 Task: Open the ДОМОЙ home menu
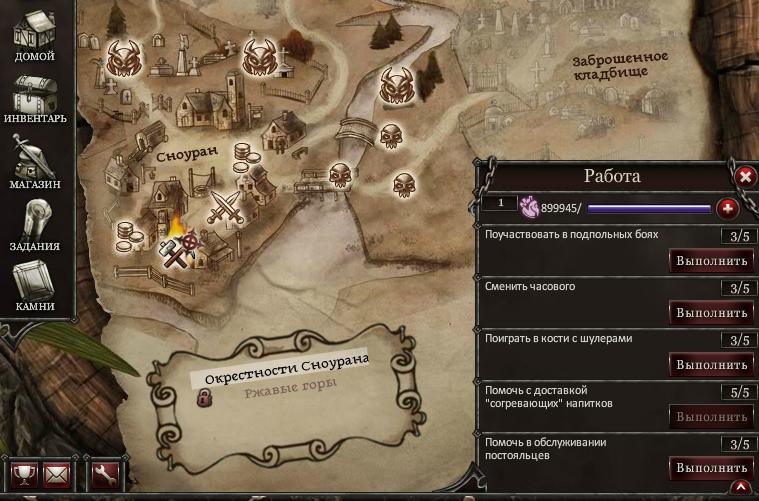click(34, 37)
